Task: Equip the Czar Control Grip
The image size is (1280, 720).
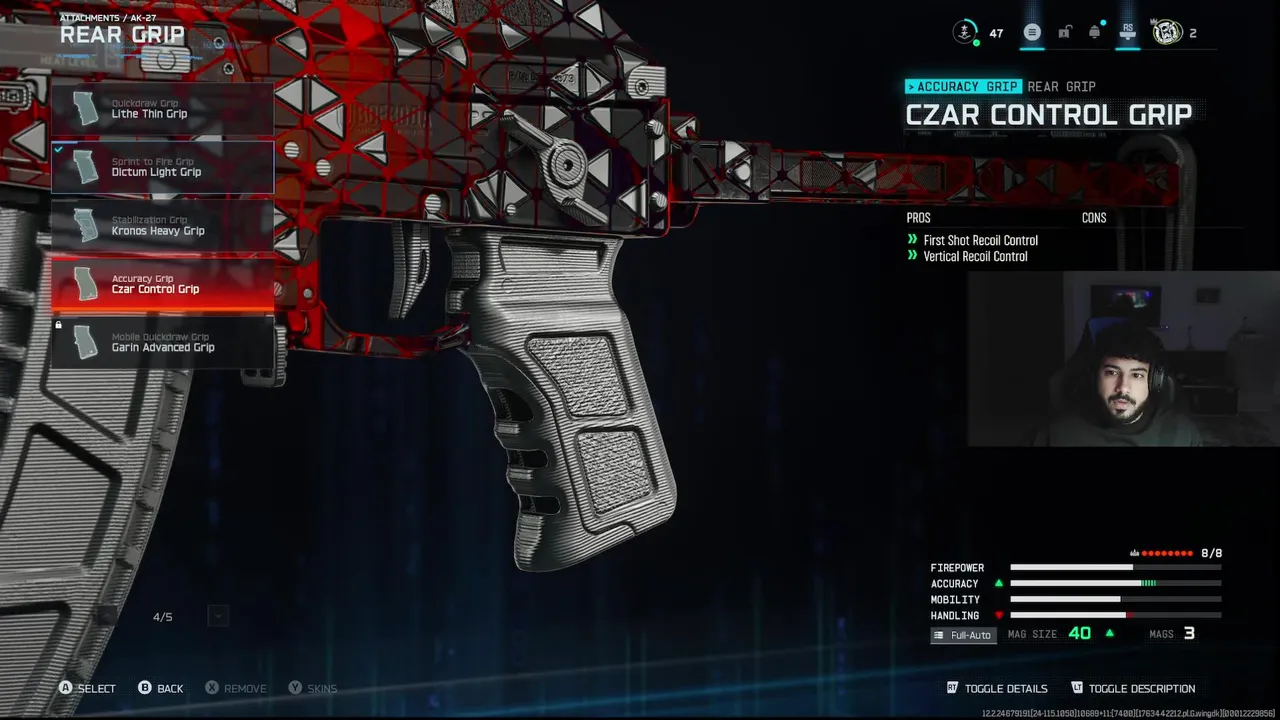Action: click(162, 284)
